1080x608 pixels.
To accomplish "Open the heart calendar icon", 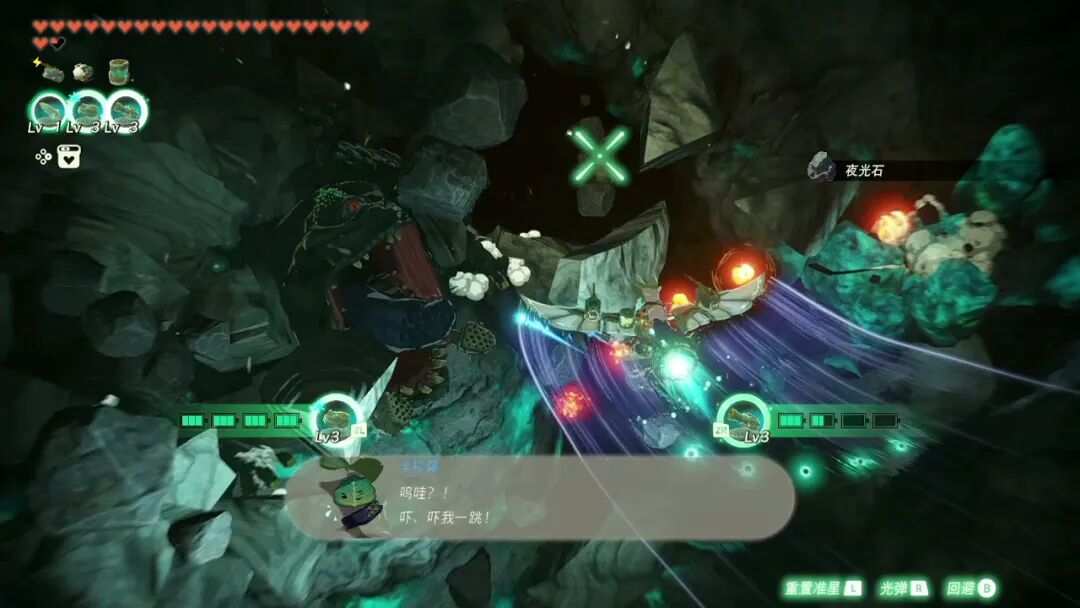I will (70, 156).
